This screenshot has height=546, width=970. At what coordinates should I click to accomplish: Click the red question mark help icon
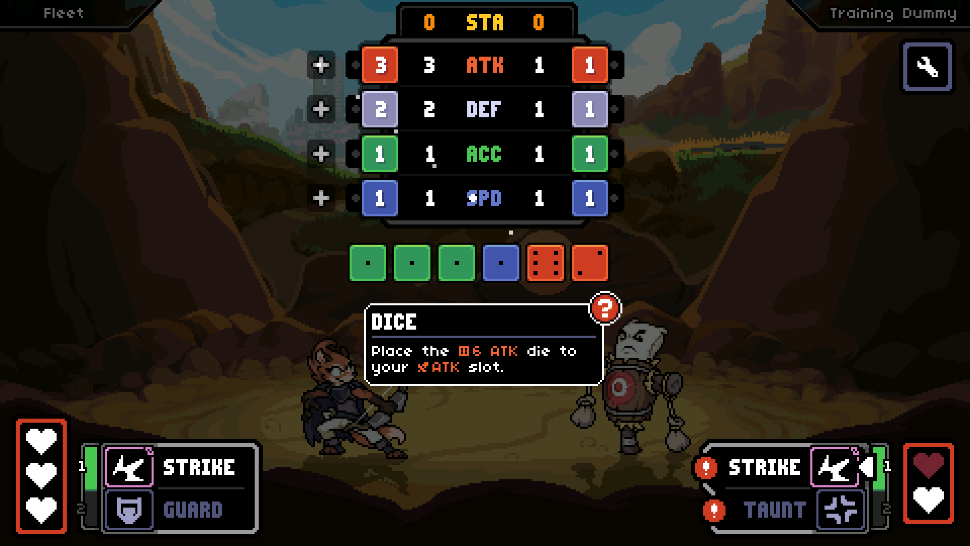click(x=604, y=309)
